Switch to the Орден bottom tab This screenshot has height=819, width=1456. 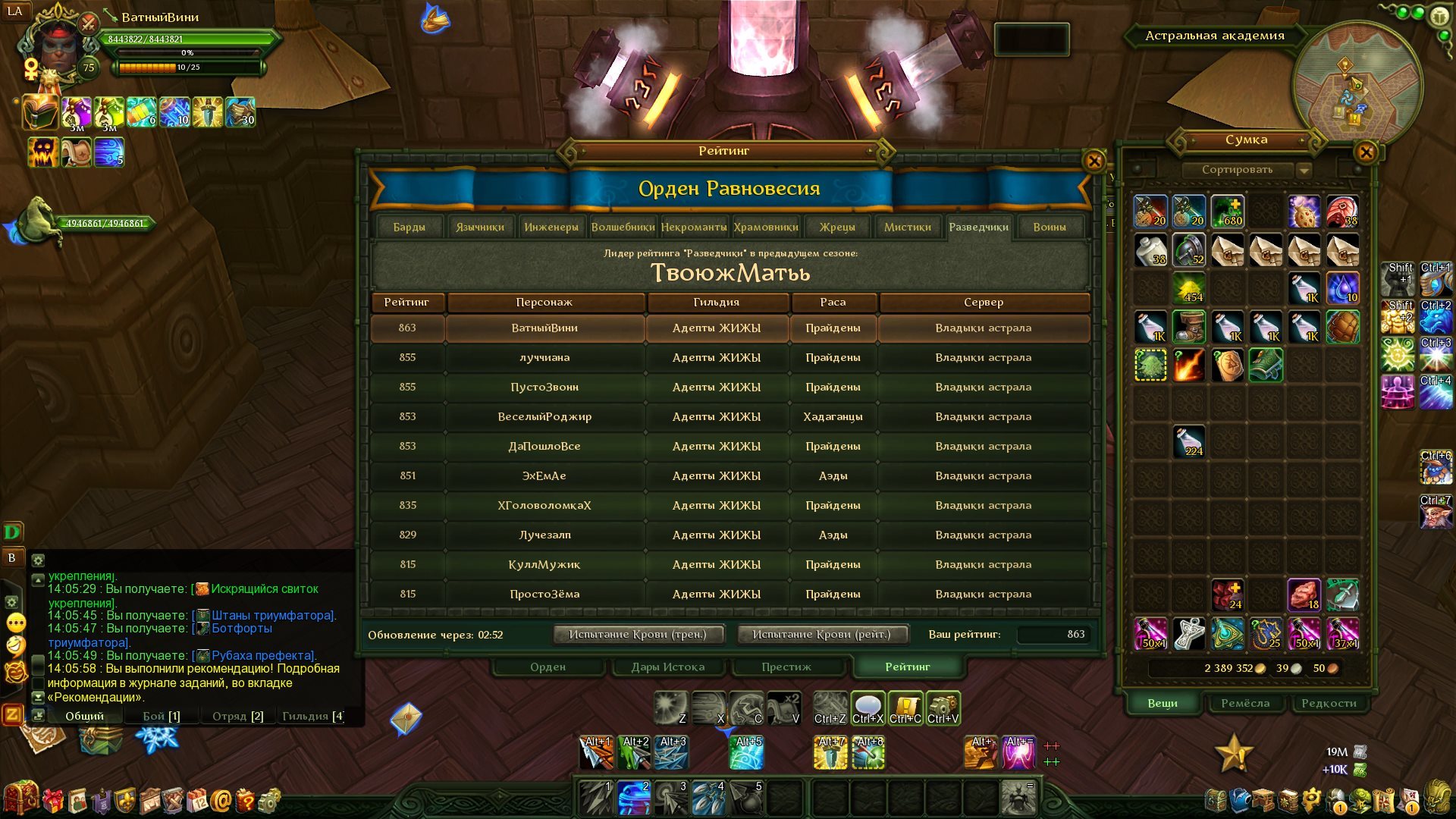(548, 667)
